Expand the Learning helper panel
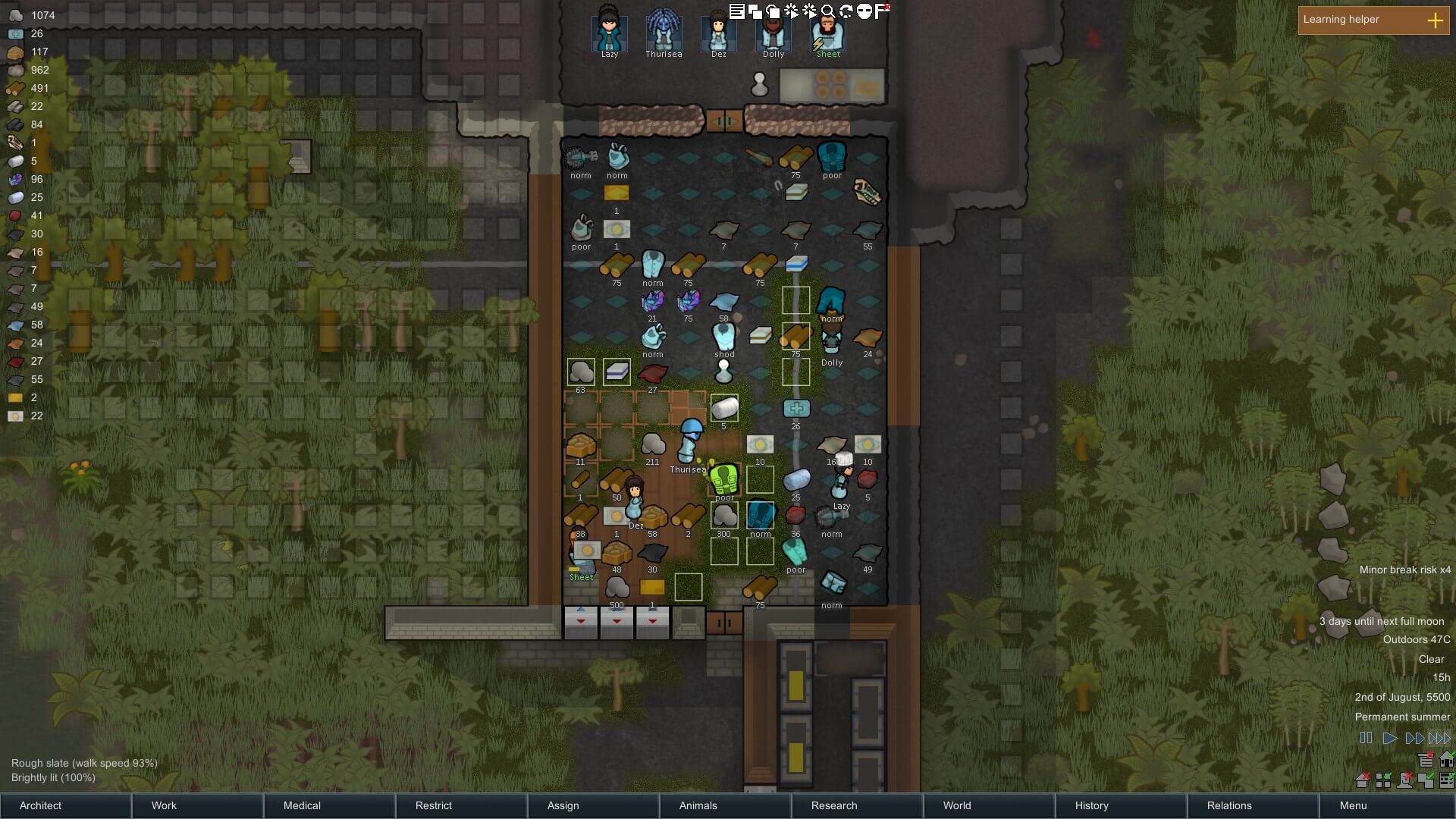This screenshot has width=1456, height=819. click(x=1435, y=20)
